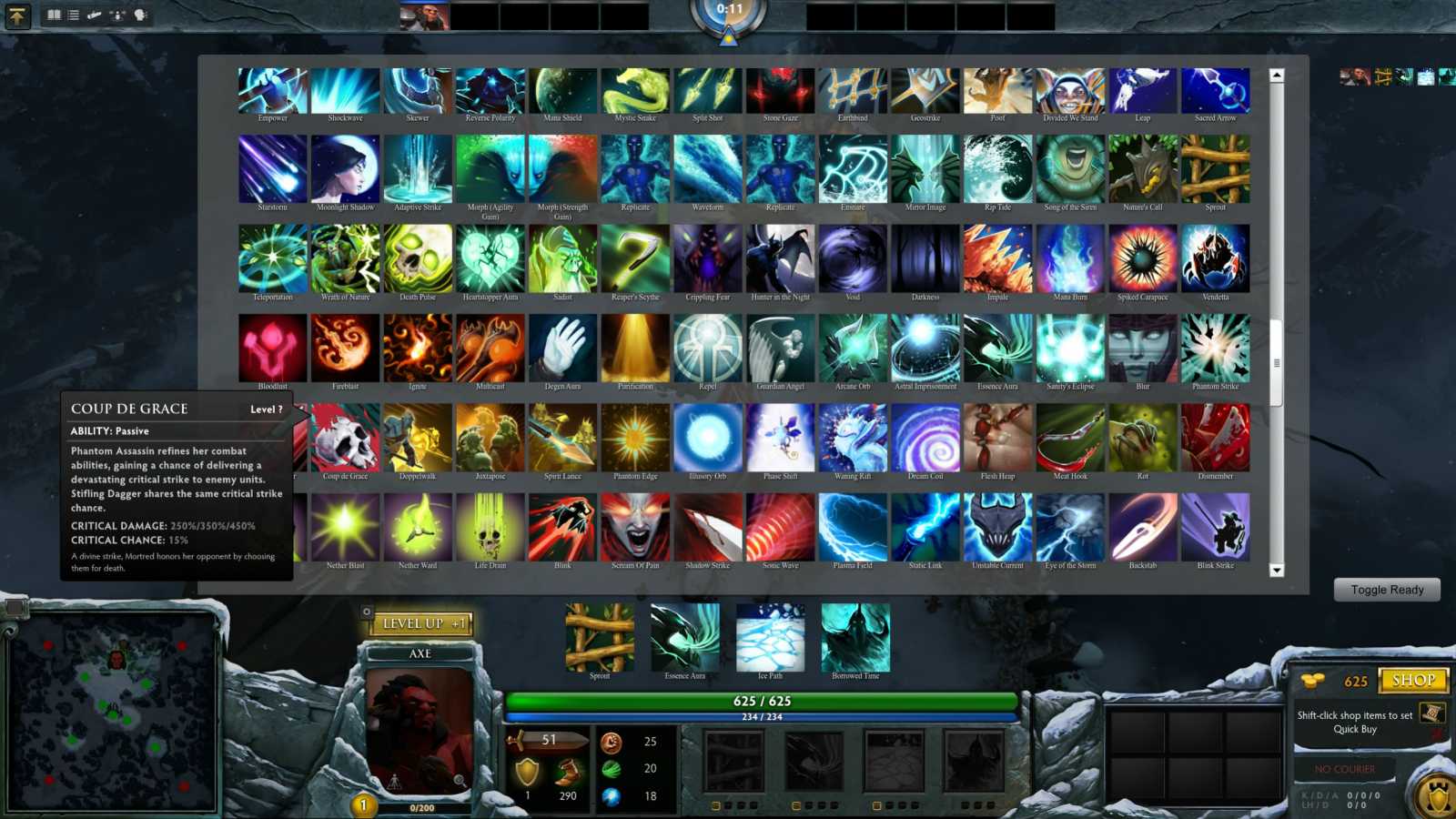
Task: Open the SHOP with the shop button
Action: tap(1416, 680)
